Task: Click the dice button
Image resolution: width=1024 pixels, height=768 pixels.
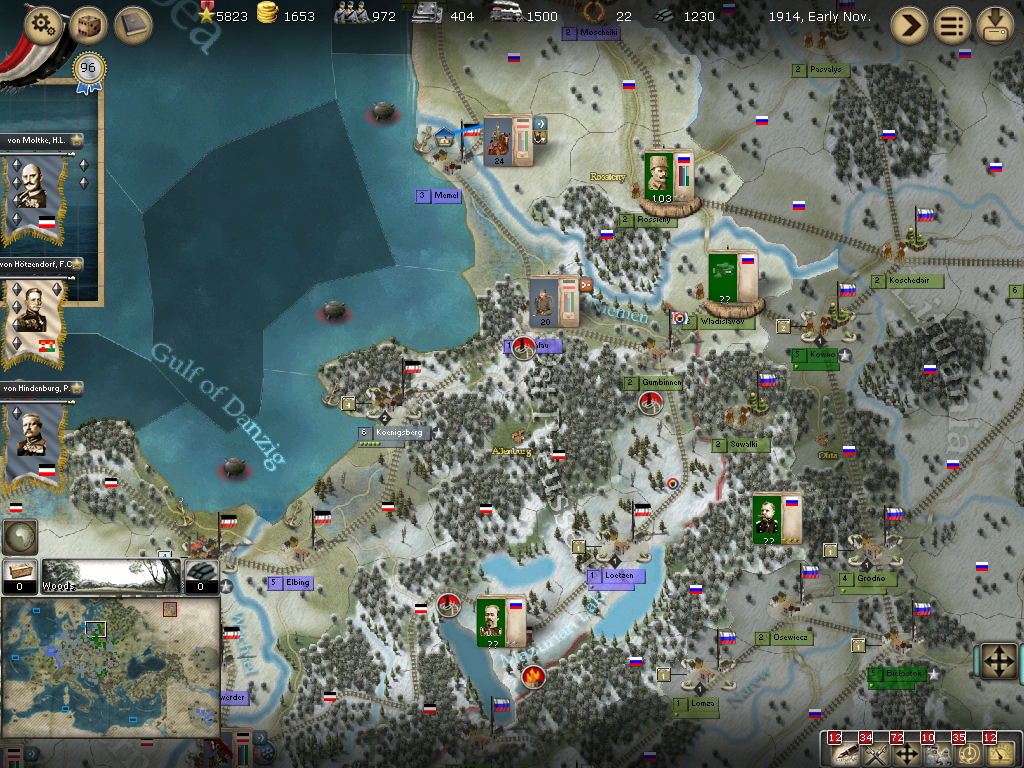Action: point(88,25)
